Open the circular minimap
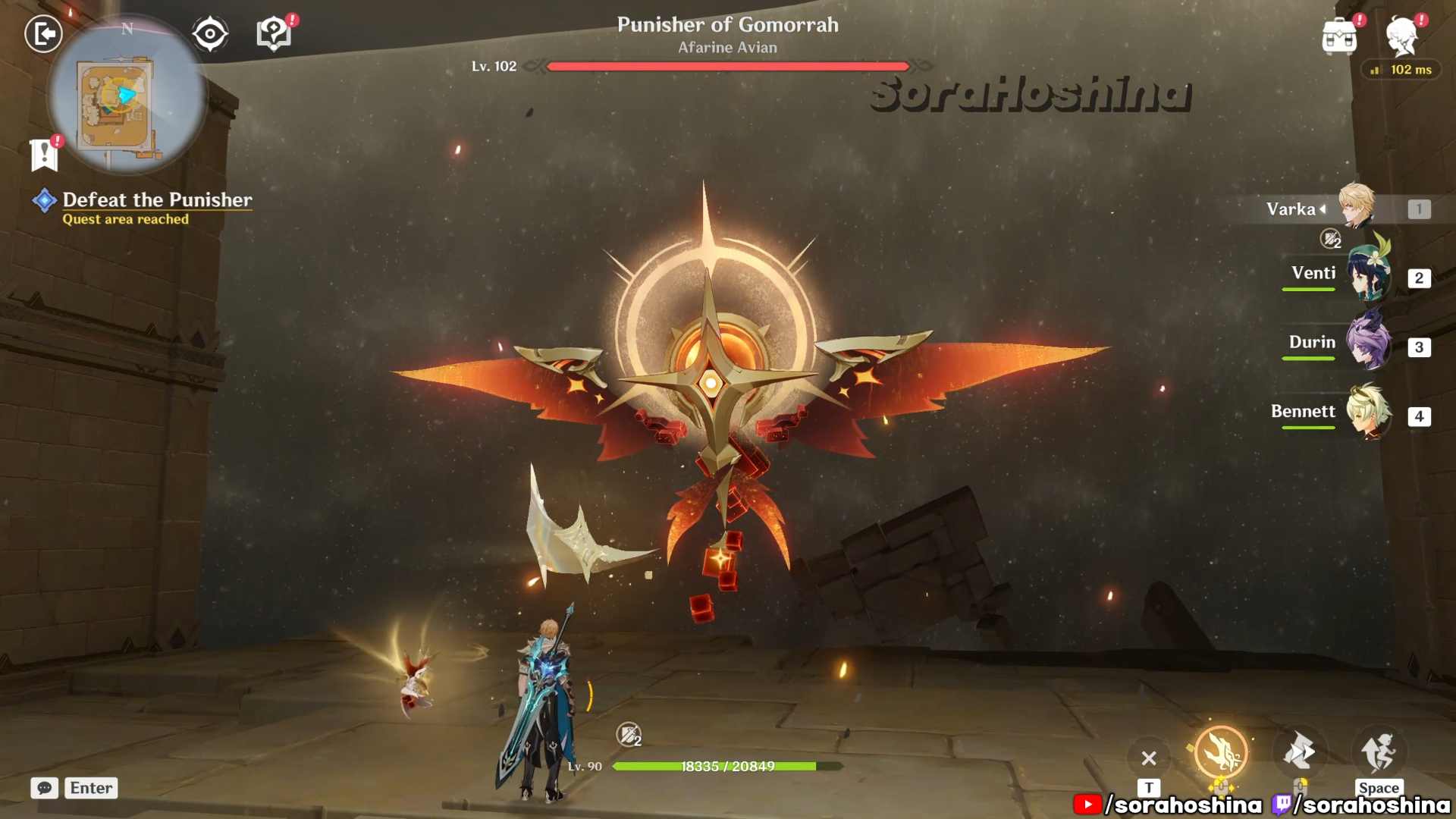This screenshot has height=819, width=1456. [127, 96]
